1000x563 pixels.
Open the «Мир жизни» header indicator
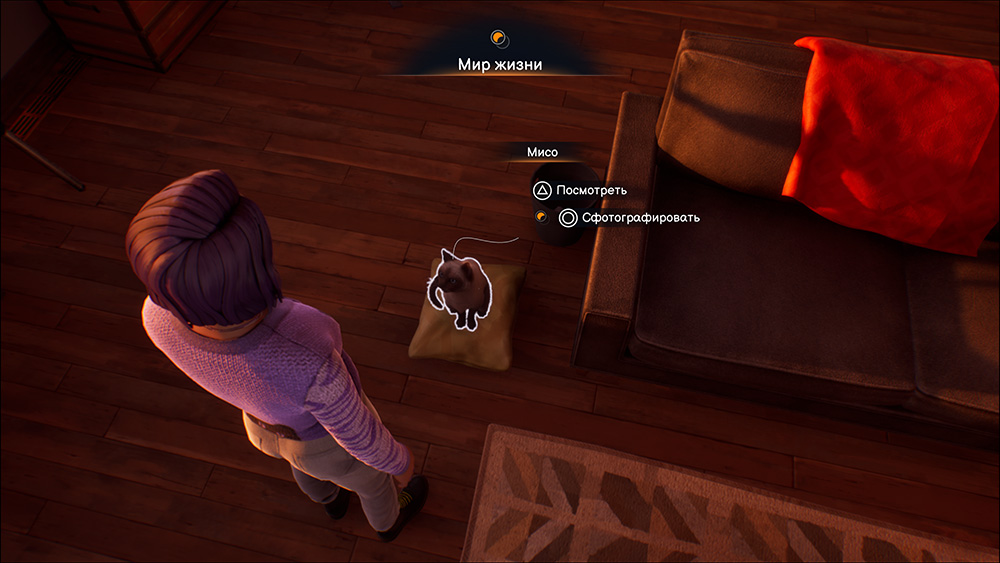(x=500, y=66)
